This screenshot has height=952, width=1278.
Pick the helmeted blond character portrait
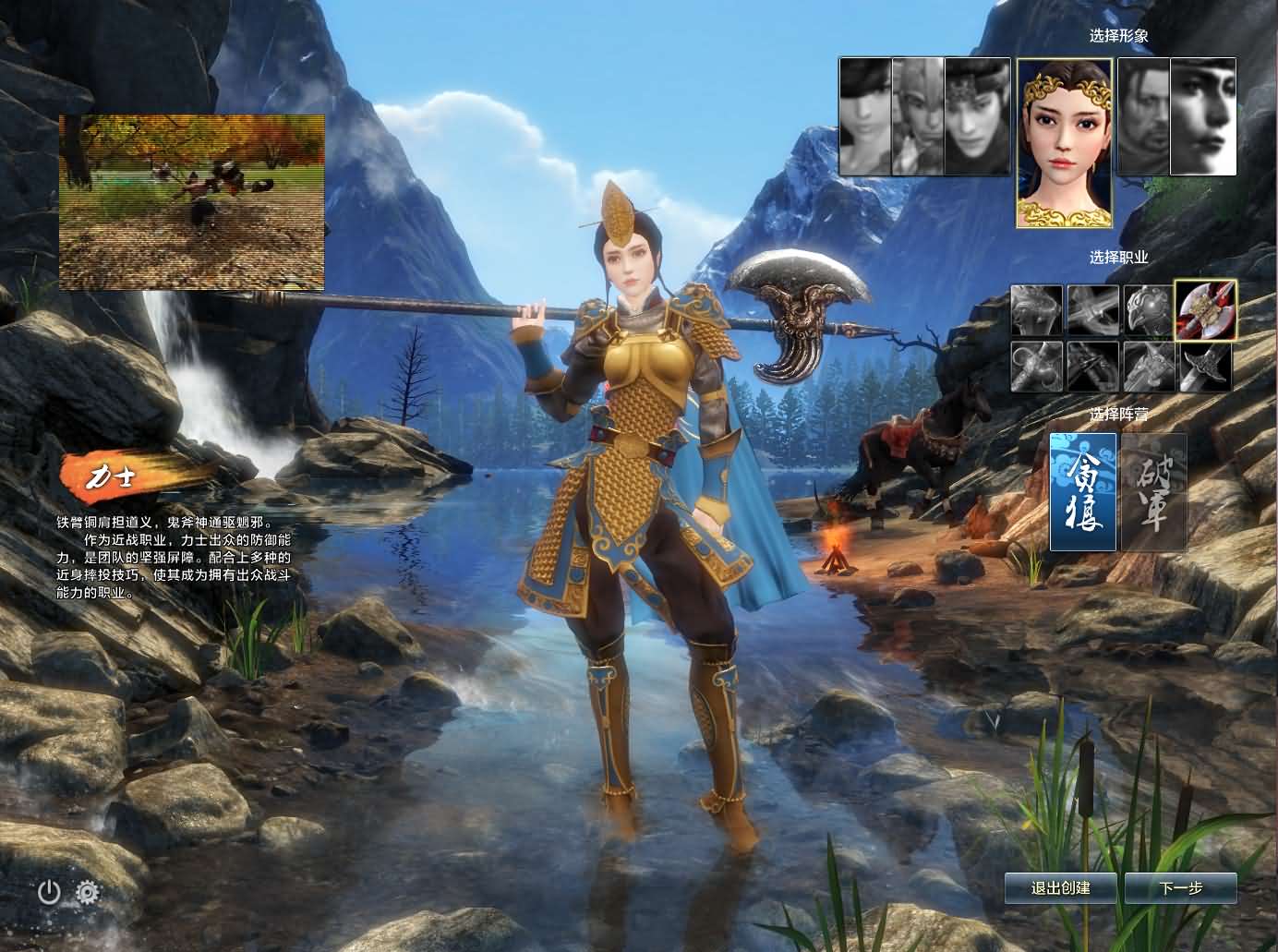(917, 116)
